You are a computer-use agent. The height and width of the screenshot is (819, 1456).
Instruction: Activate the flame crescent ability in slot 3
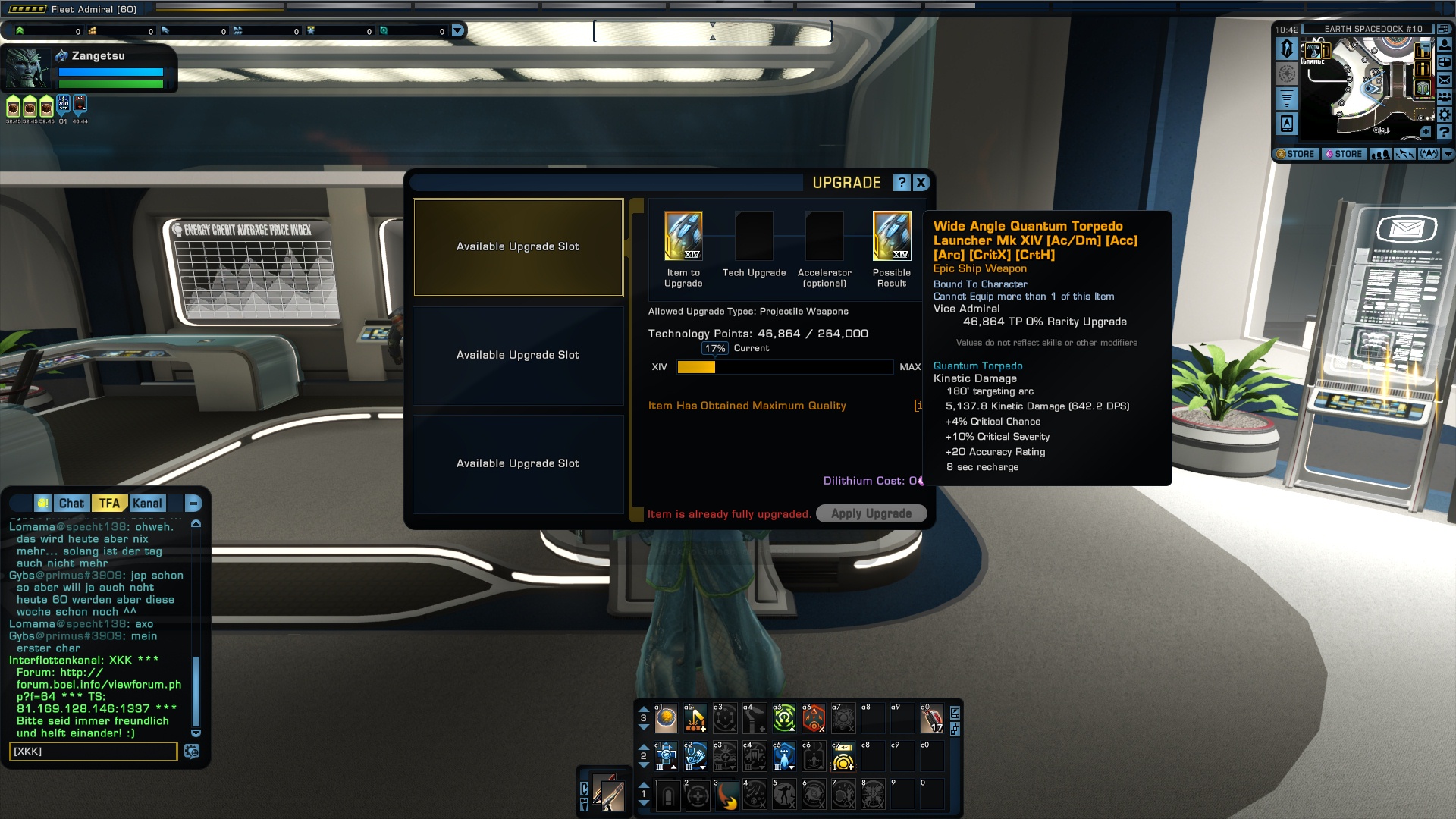pyautogui.click(x=726, y=796)
